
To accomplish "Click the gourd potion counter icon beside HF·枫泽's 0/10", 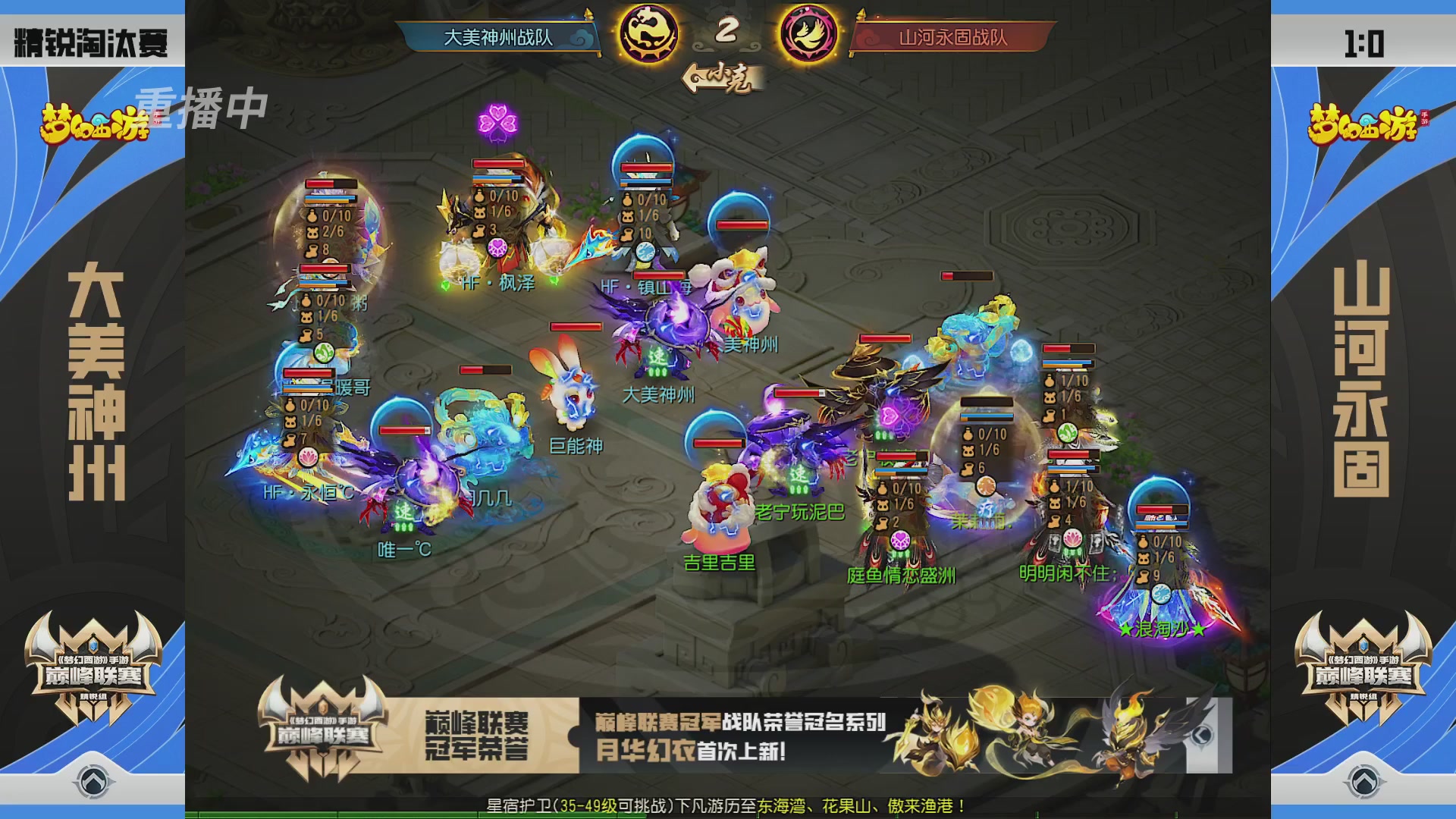I will tap(479, 196).
